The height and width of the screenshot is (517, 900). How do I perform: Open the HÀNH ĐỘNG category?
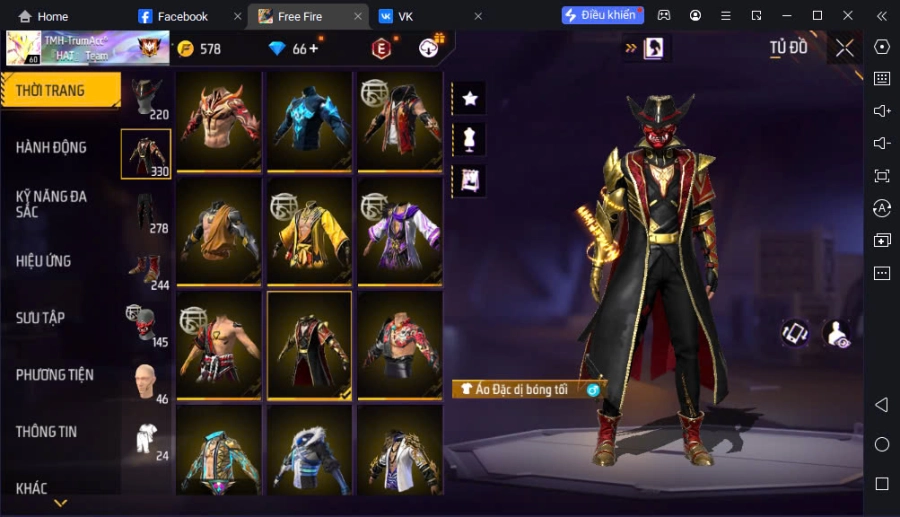click(52, 148)
